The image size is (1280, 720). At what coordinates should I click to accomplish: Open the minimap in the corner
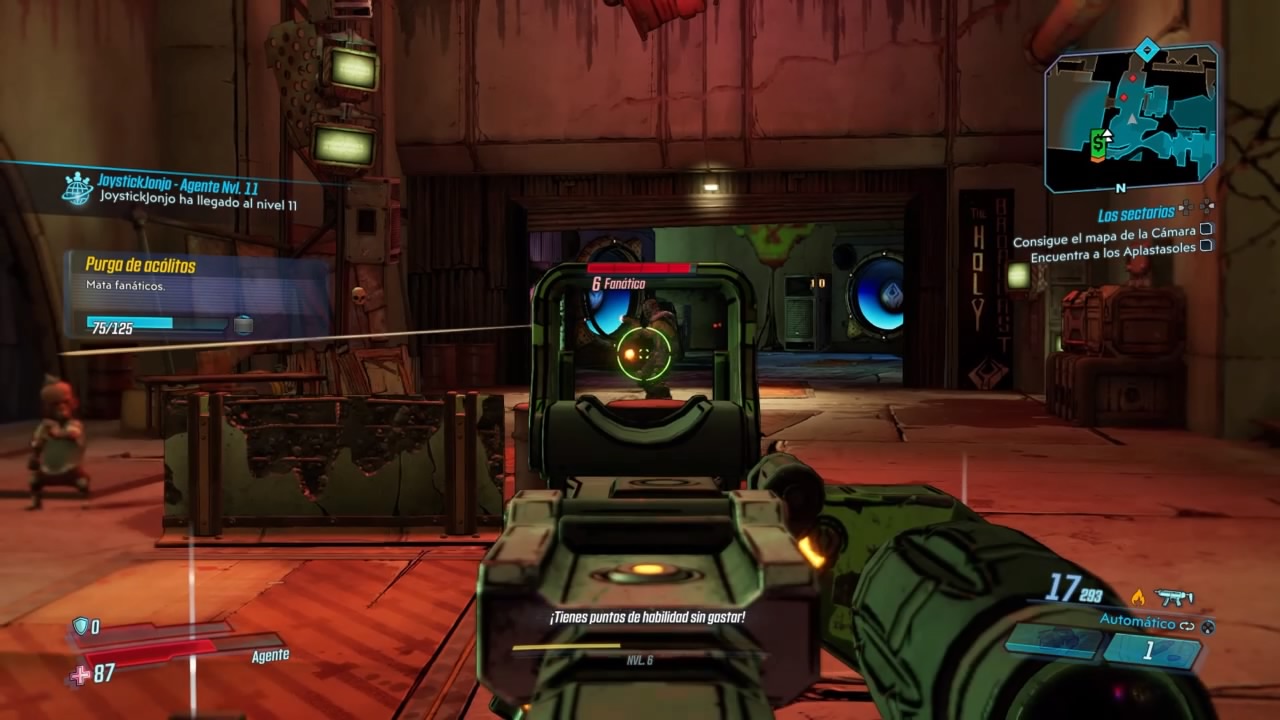(x=1131, y=119)
